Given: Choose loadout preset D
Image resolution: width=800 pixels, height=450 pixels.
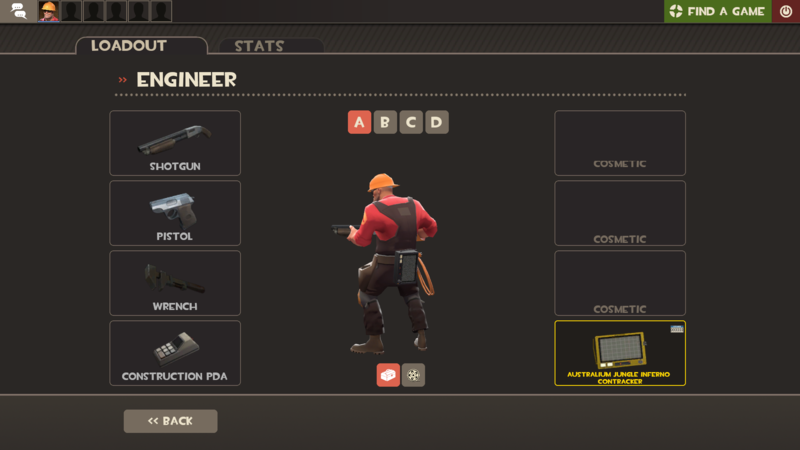Looking at the screenshot, I should (x=436, y=122).
